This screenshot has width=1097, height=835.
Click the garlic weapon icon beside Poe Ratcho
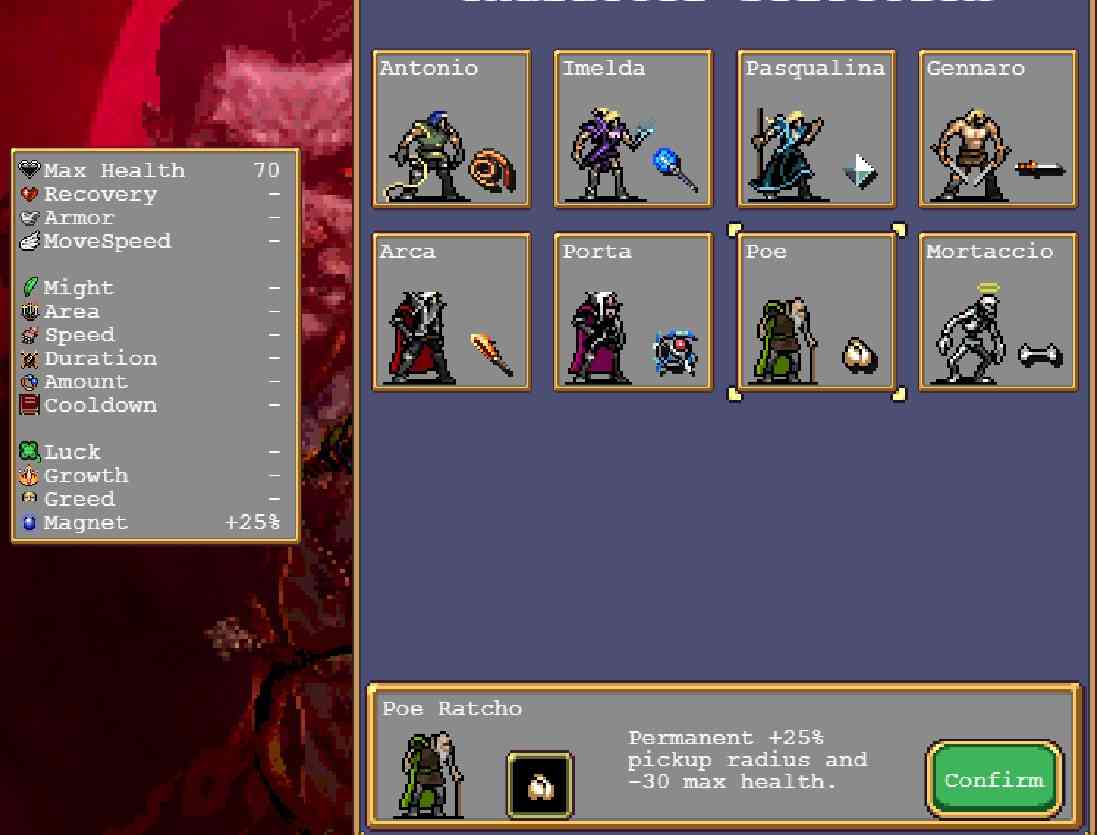pyautogui.click(x=540, y=785)
